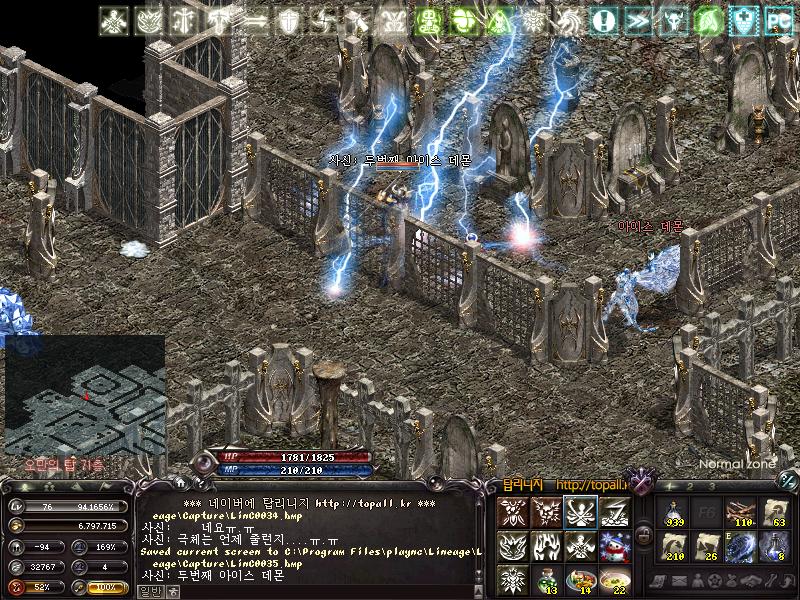The width and height of the screenshot is (800, 600).
Task: Use the blue potion stack of 939
Action: (x=673, y=512)
